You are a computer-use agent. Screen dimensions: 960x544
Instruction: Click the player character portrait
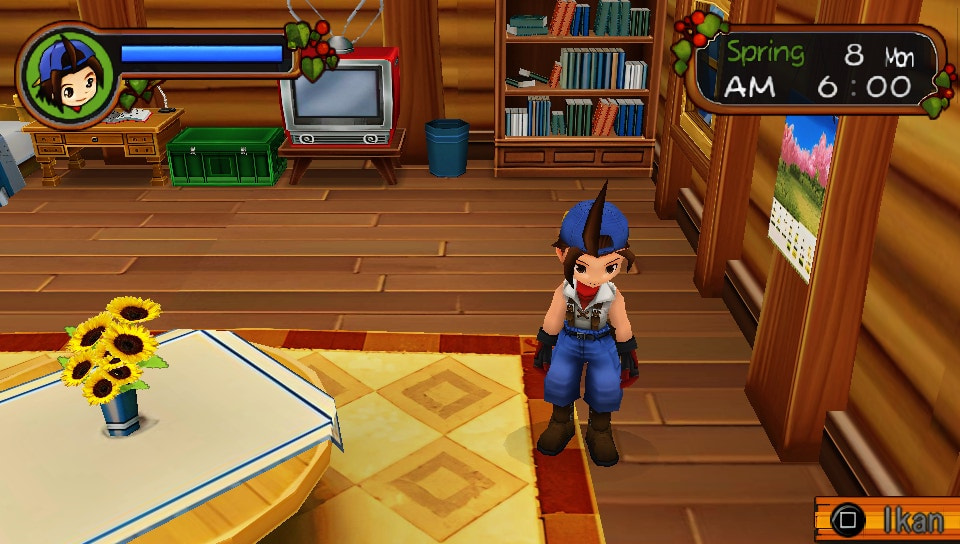[68, 74]
